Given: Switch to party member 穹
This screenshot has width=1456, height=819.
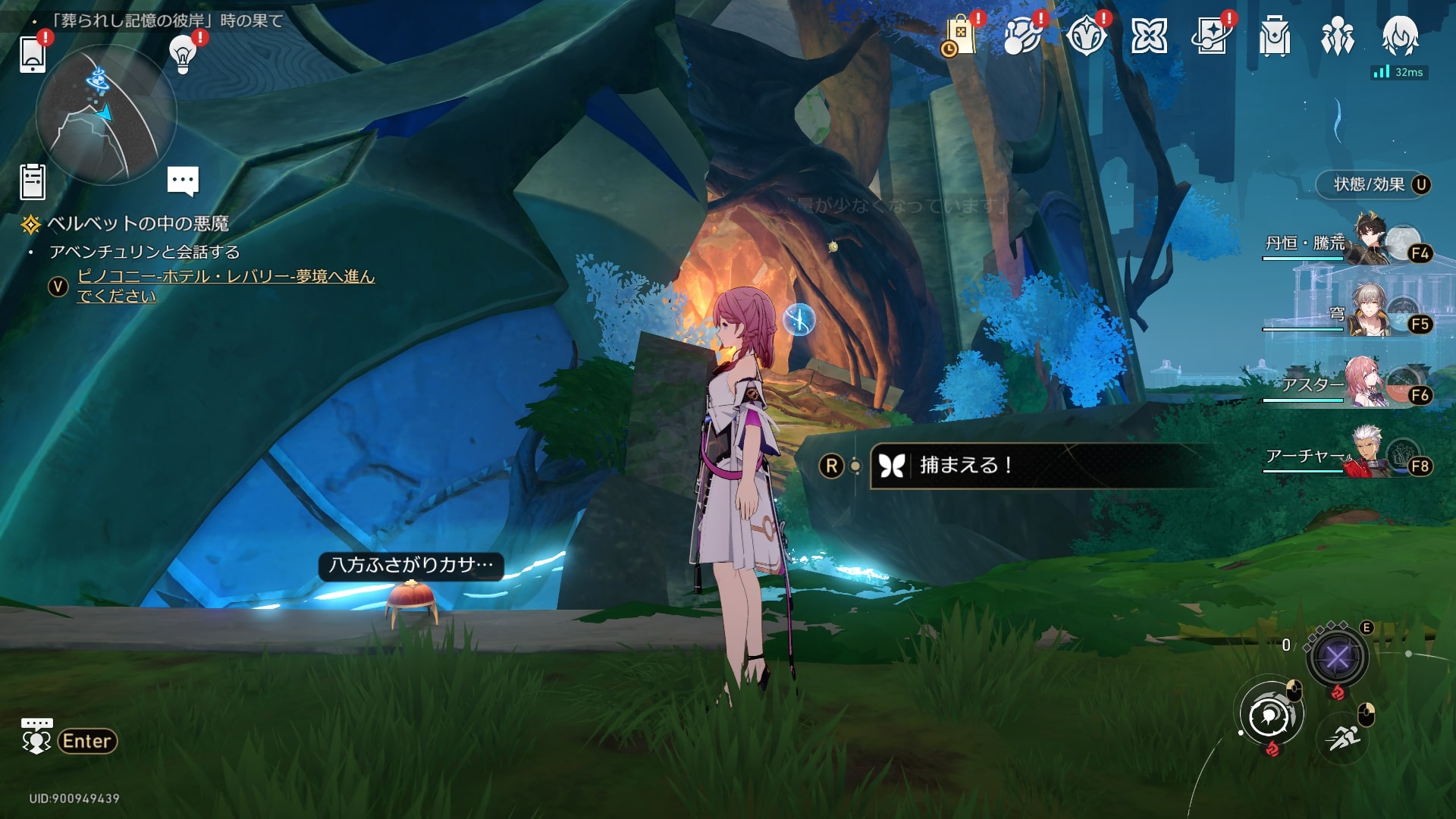Looking at the screenshot, I should click(x=1357, y=315).
